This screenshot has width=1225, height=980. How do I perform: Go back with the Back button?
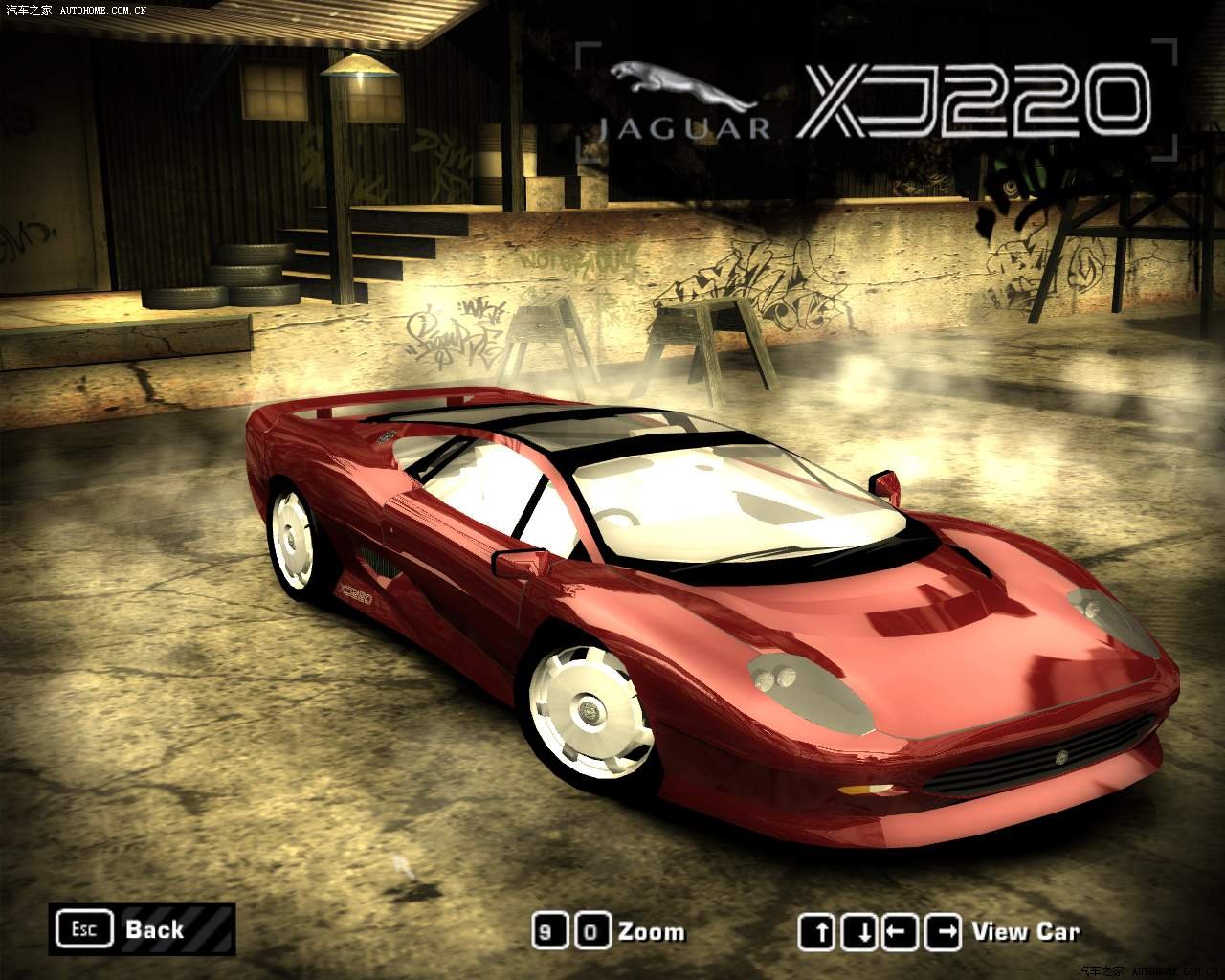[x=142, y=929]
